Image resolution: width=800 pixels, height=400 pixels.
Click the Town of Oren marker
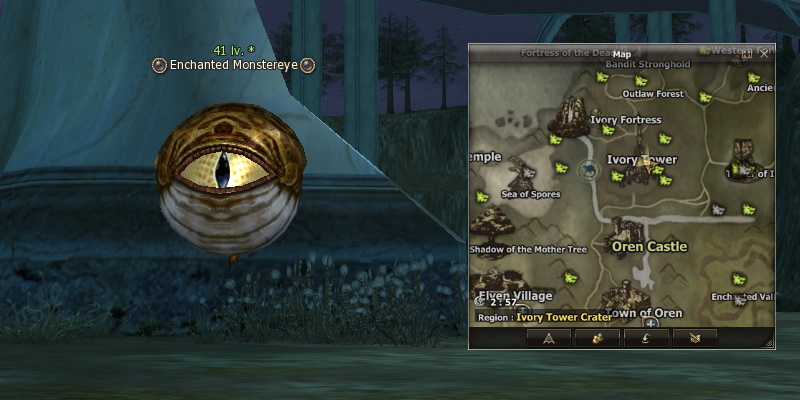[x=645, y=313]
